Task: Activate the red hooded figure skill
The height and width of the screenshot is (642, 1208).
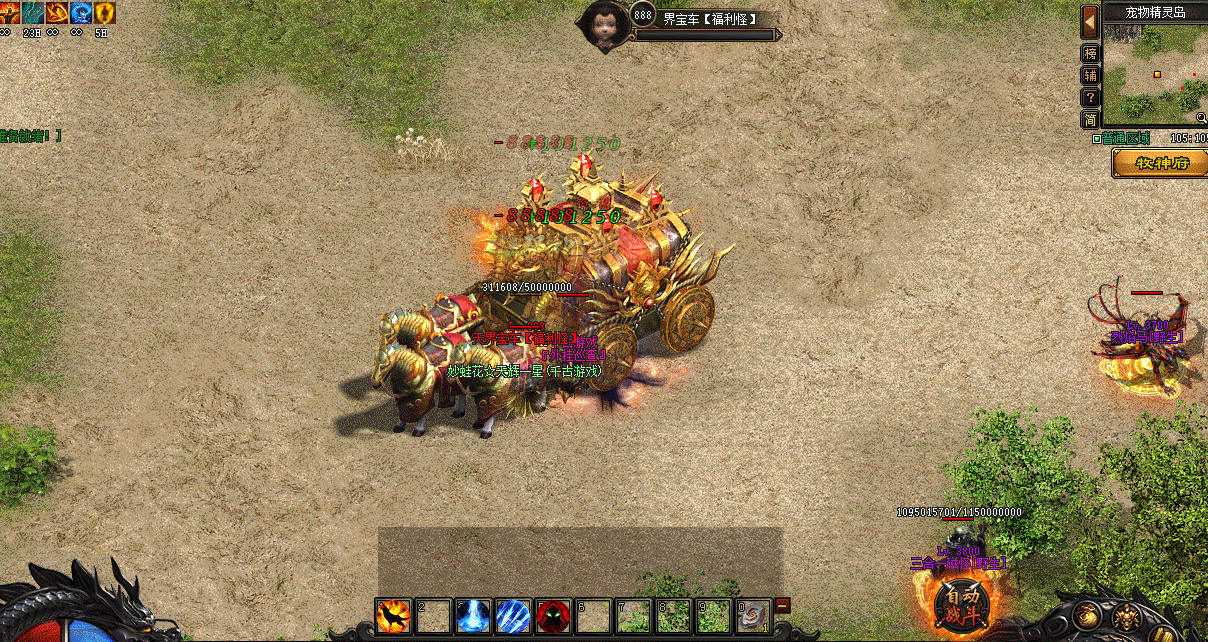Action: coord(553,615)
